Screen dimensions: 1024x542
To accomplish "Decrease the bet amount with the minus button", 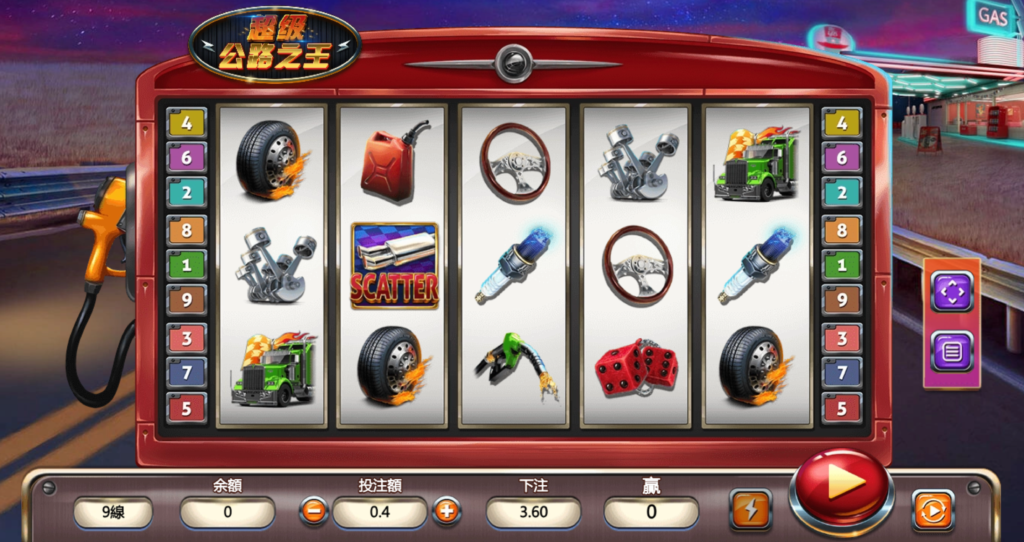I will click(313, 512).
